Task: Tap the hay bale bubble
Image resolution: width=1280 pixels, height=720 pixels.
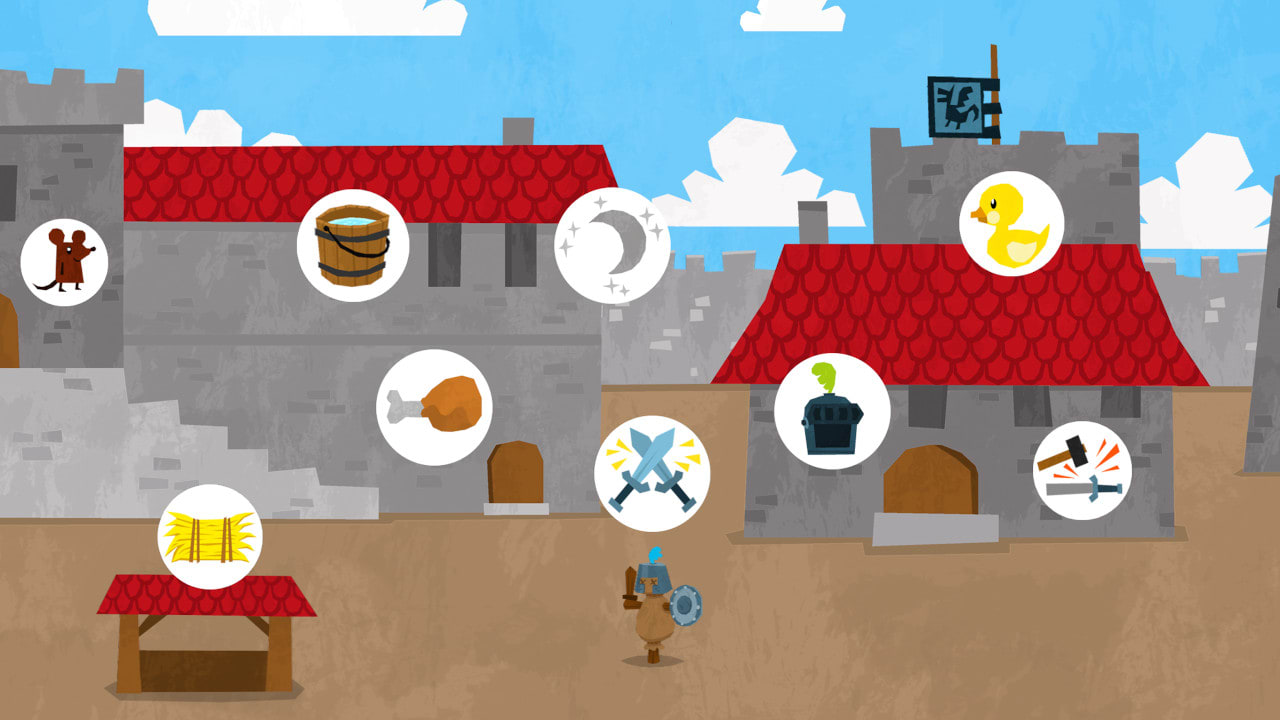Action: (211, 536)
